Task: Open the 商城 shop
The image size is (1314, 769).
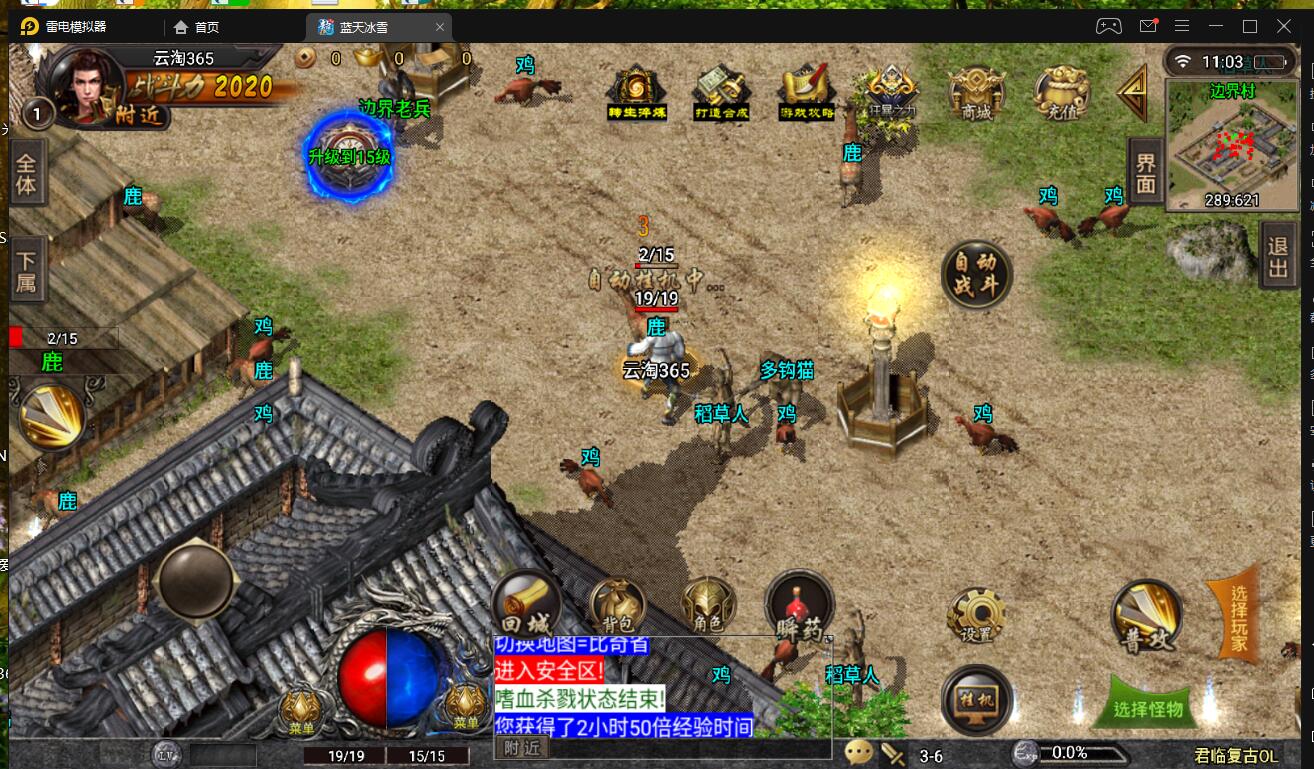Action: coord(976,92)
